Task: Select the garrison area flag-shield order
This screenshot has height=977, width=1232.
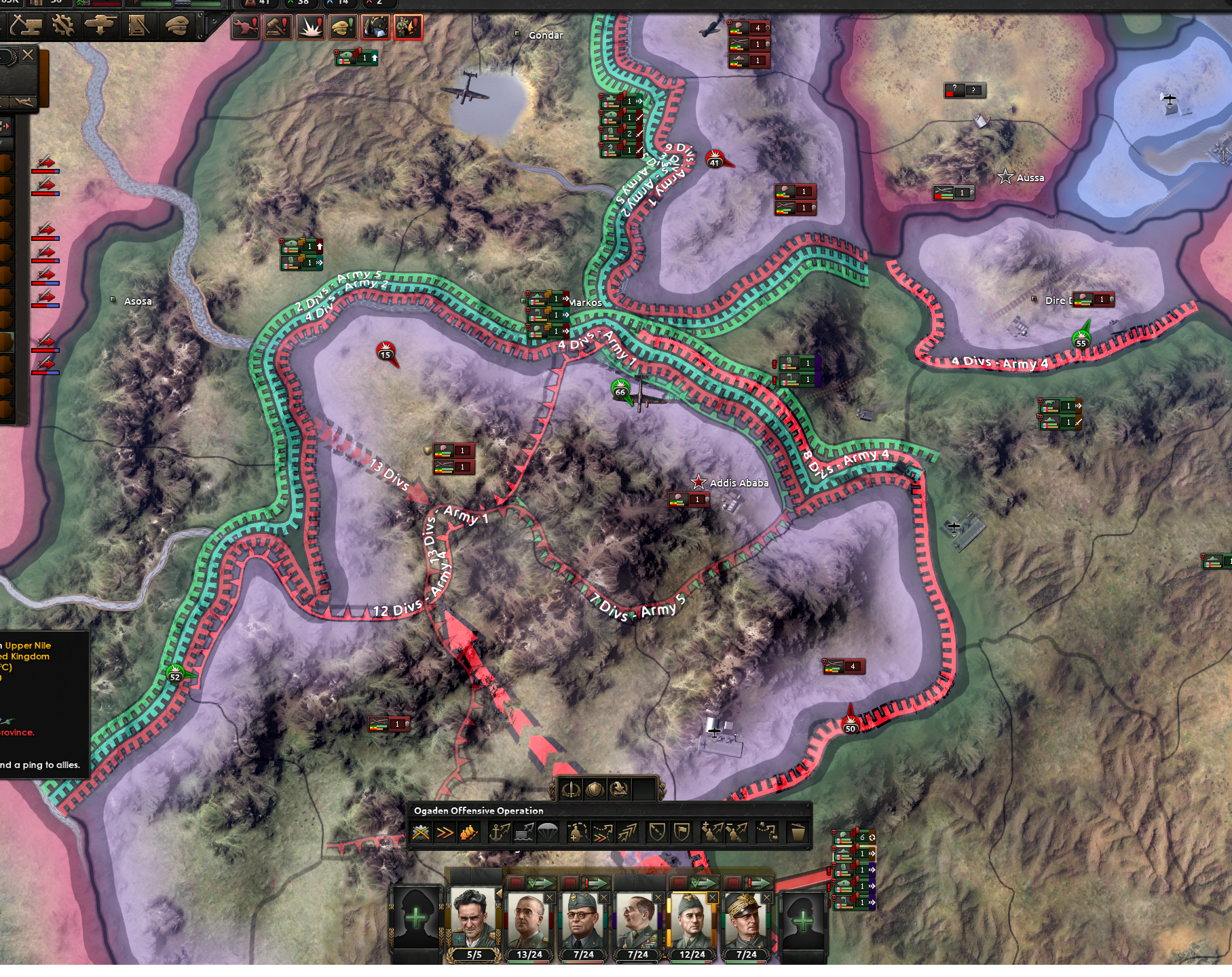Action: coord(682,832)
